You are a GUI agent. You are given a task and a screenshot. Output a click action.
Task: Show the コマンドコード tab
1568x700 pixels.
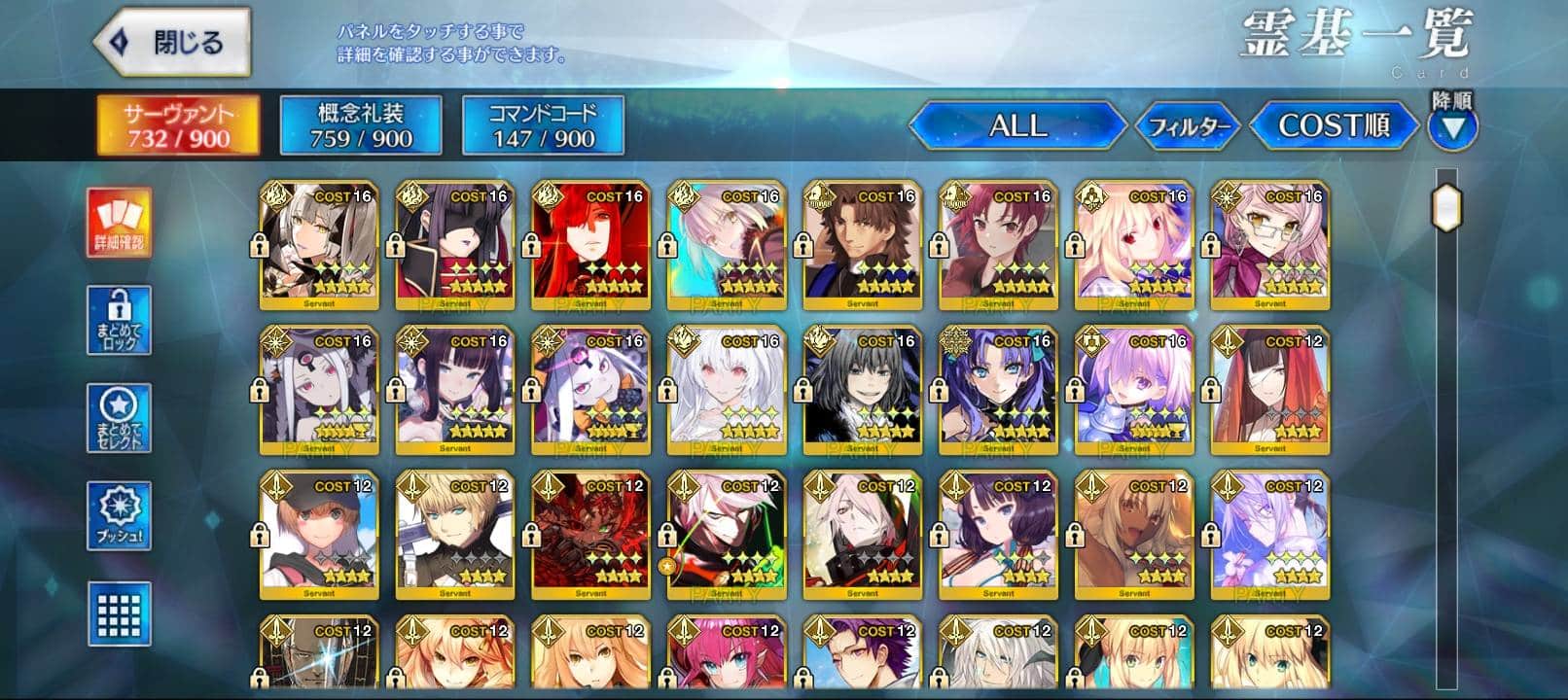click(543, 124)
